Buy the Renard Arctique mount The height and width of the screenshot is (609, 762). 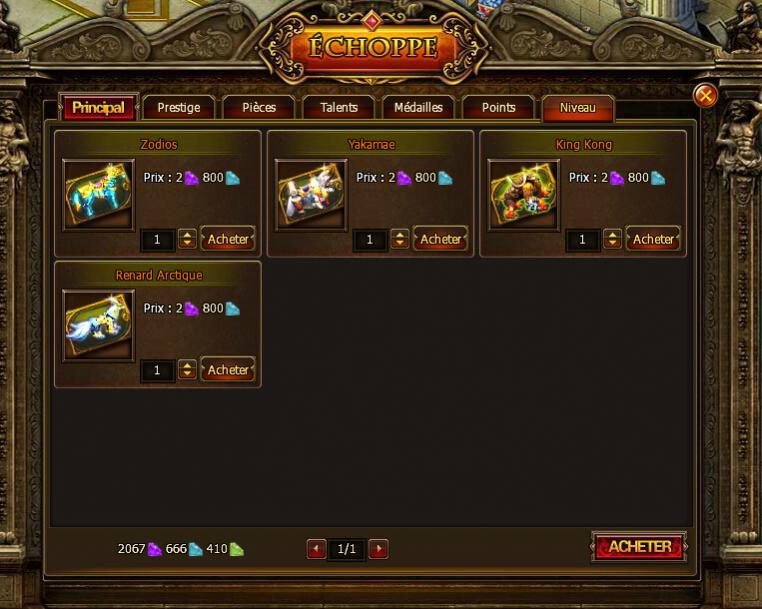[228, 370]
